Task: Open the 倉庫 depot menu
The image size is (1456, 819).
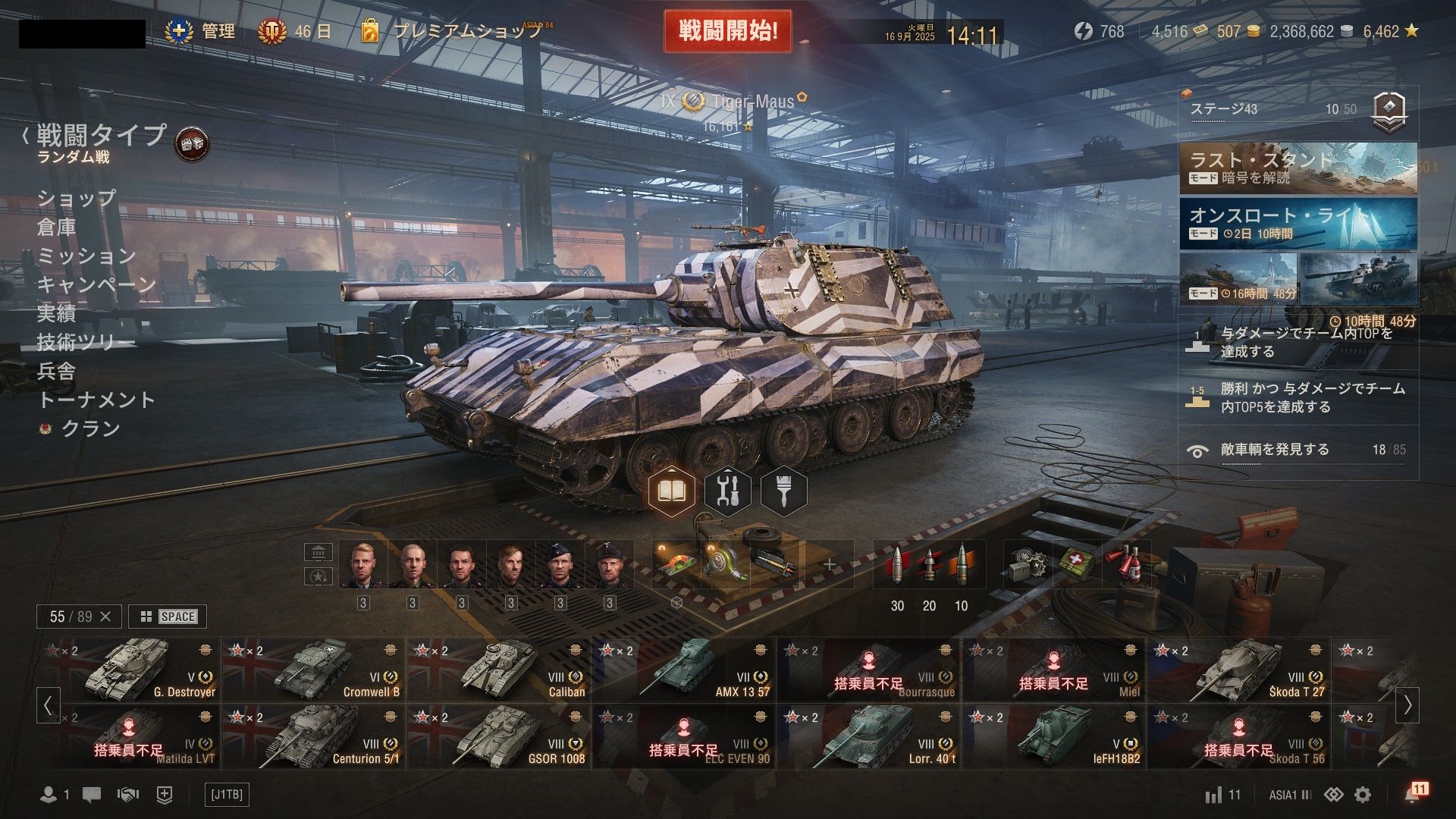Action: coord(57,227)
